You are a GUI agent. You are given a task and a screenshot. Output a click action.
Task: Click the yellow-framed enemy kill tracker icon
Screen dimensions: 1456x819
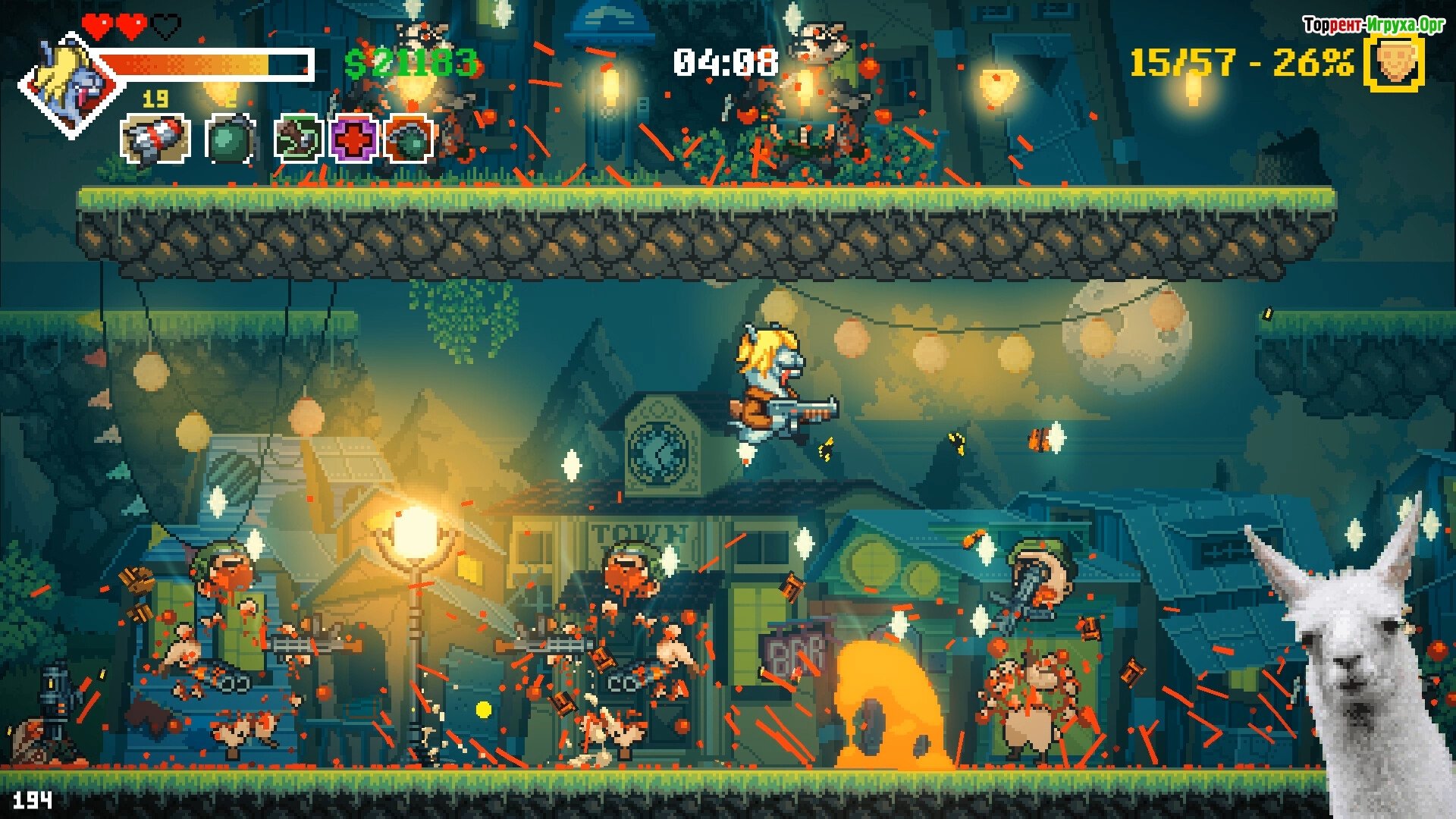(x=1394, y=63)
